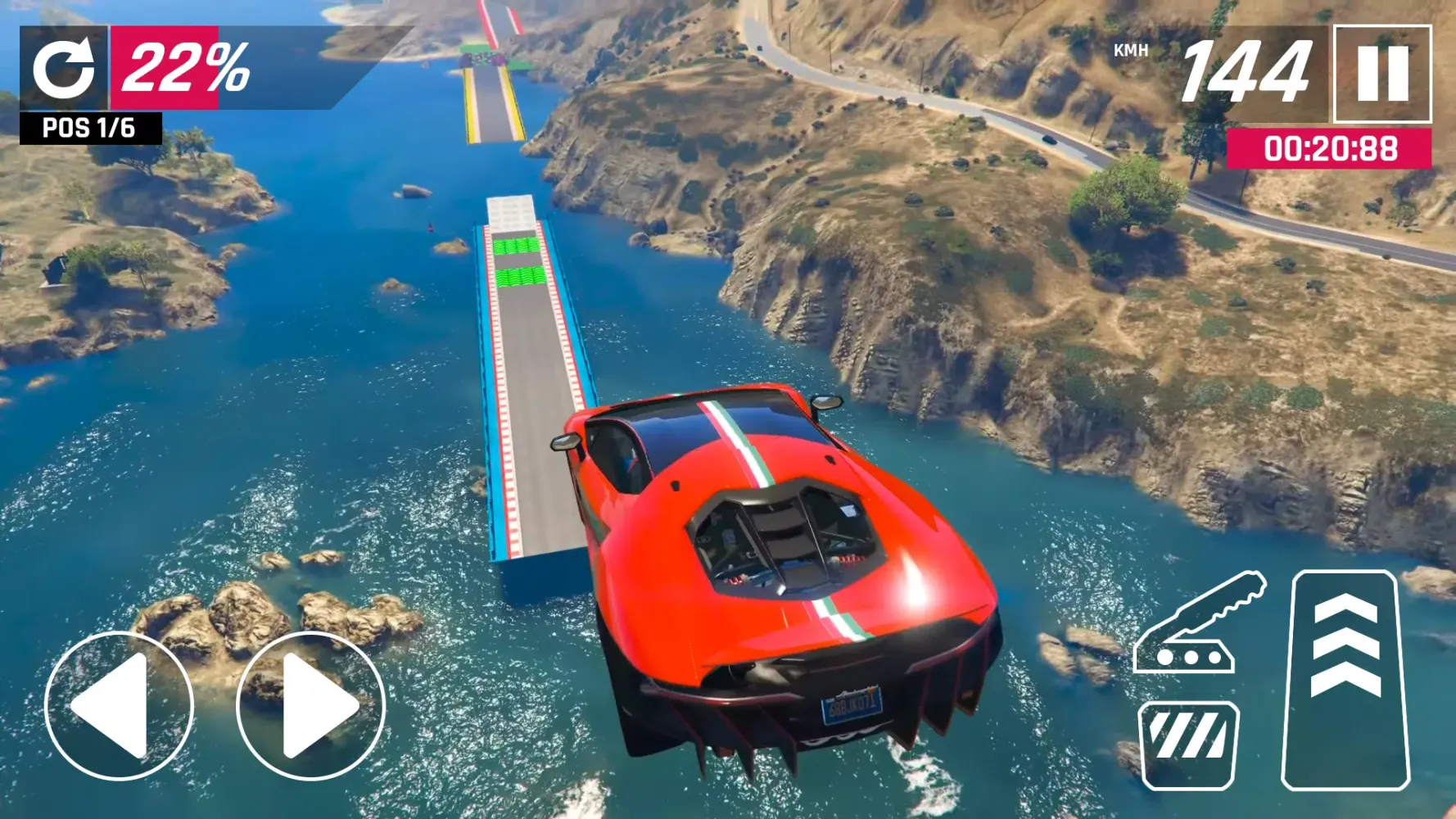
Task: Tap the progress percentage banner
Action: tap(190, 70)
